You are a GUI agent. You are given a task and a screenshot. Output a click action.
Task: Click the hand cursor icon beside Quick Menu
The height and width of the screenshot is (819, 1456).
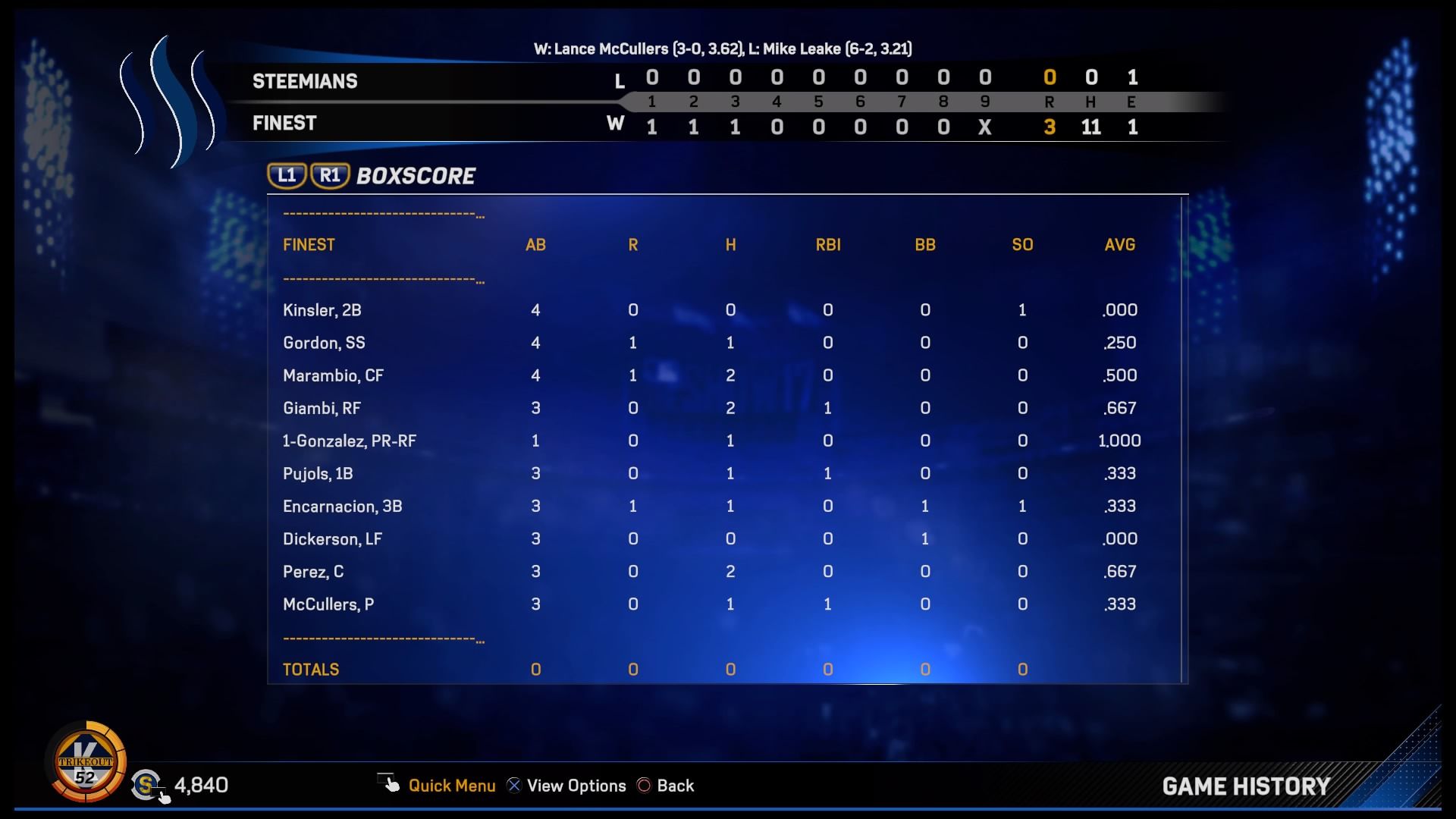[x=388, y=783]
